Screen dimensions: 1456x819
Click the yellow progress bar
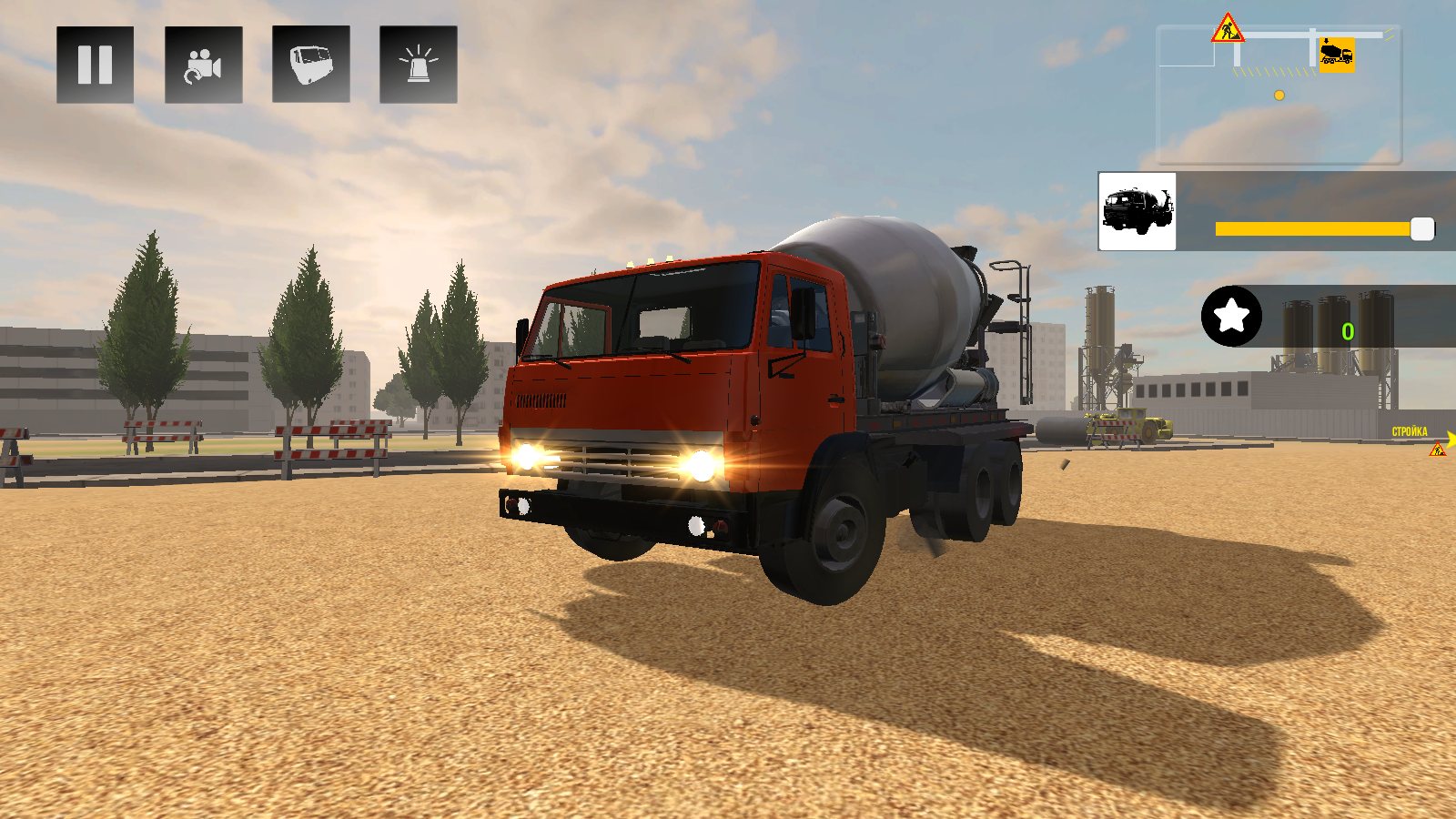[x=1310, y=229]
